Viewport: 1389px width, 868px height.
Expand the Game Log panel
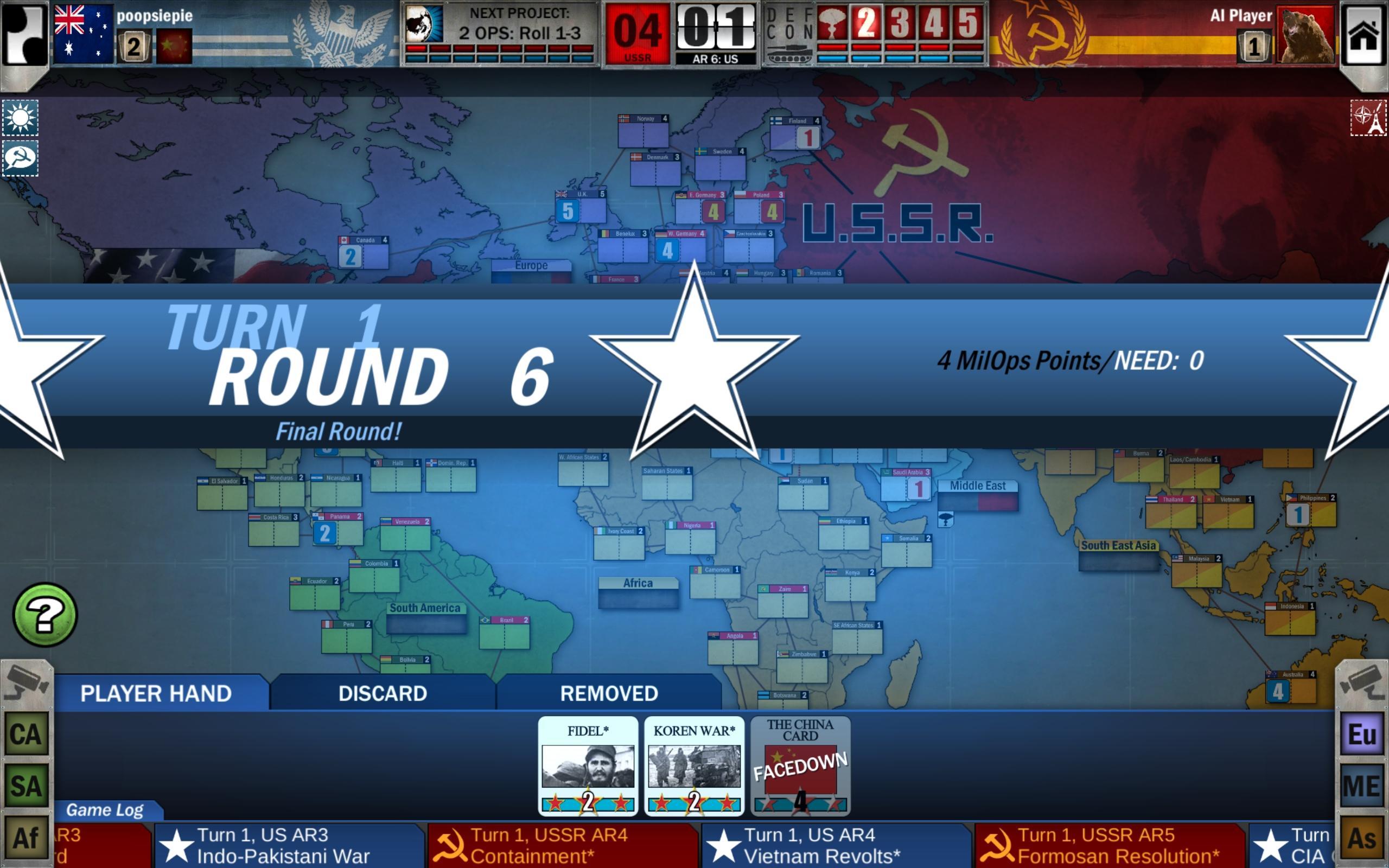pos(106,810)
